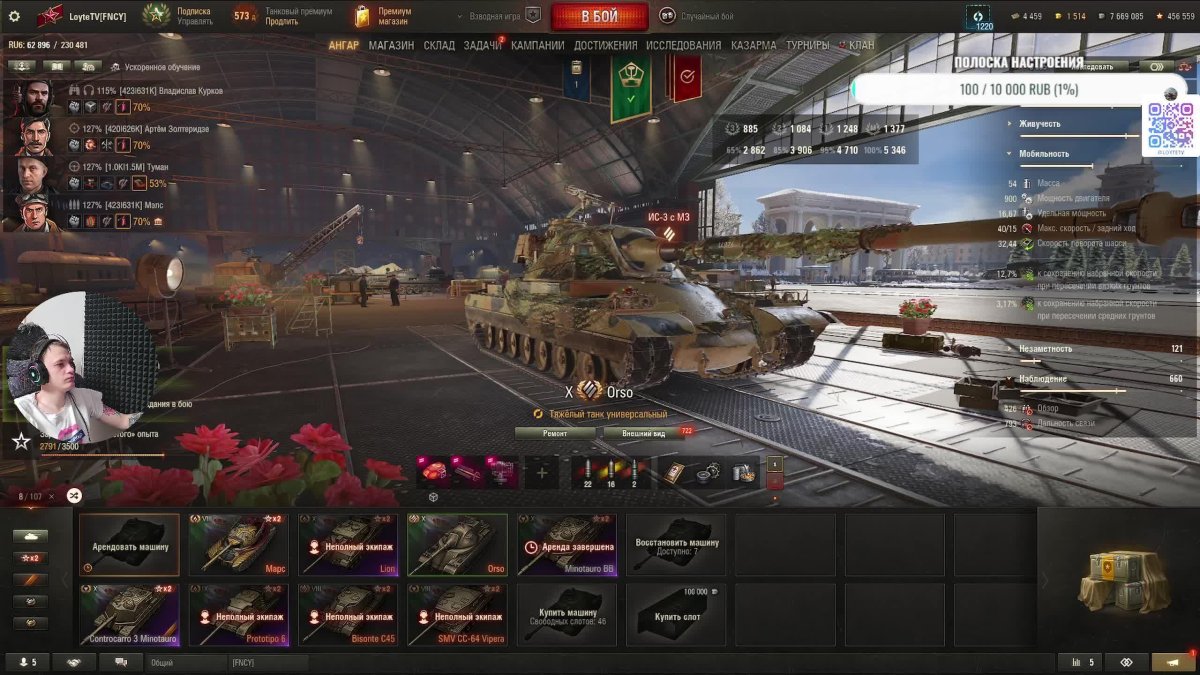Image resolution: width=1200 pixels, height=675 pixels.
Task: Click the Купить слот tile
Action: click(675, 615)
